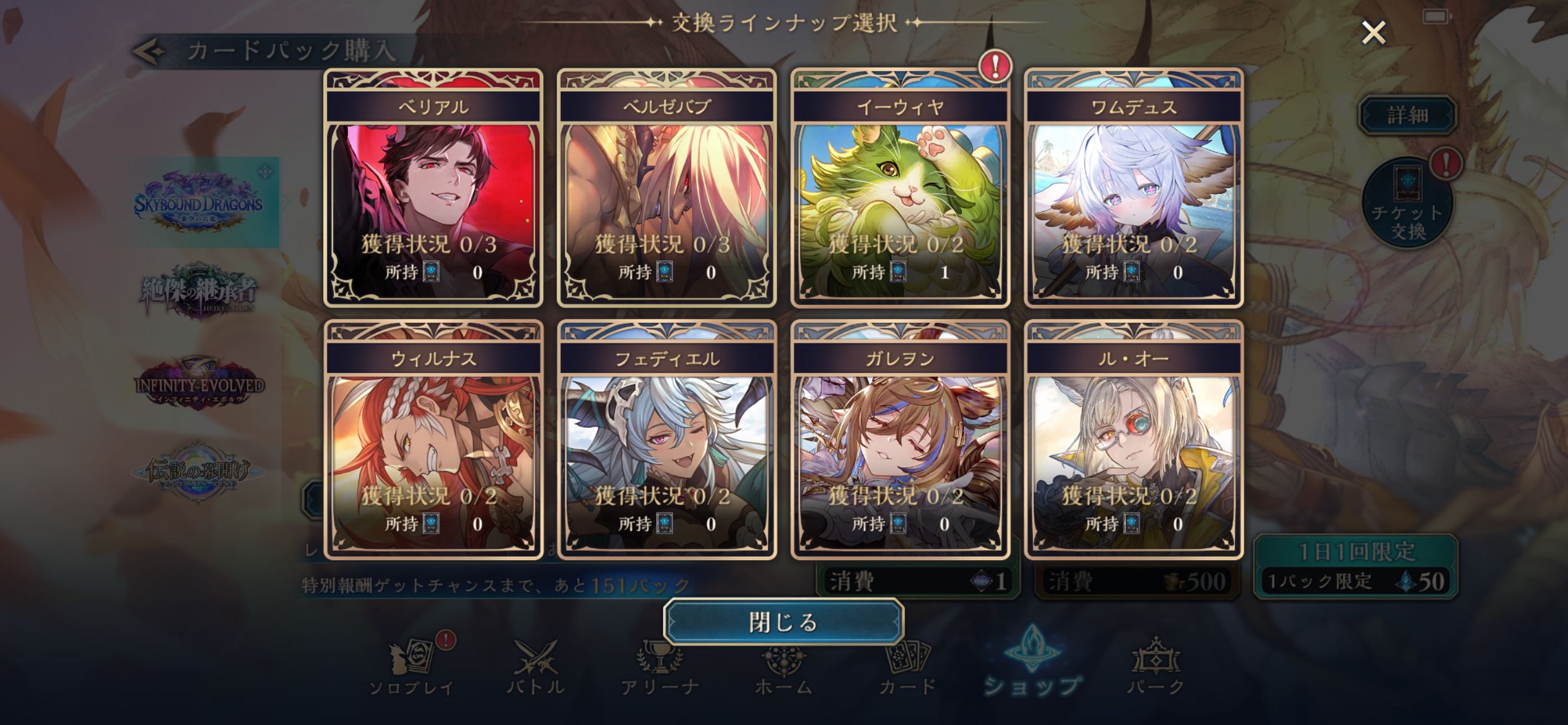Viewport: 1568px width, 725px height.
Task: Select the ワムデュス card
Action: click(1134, 188)
